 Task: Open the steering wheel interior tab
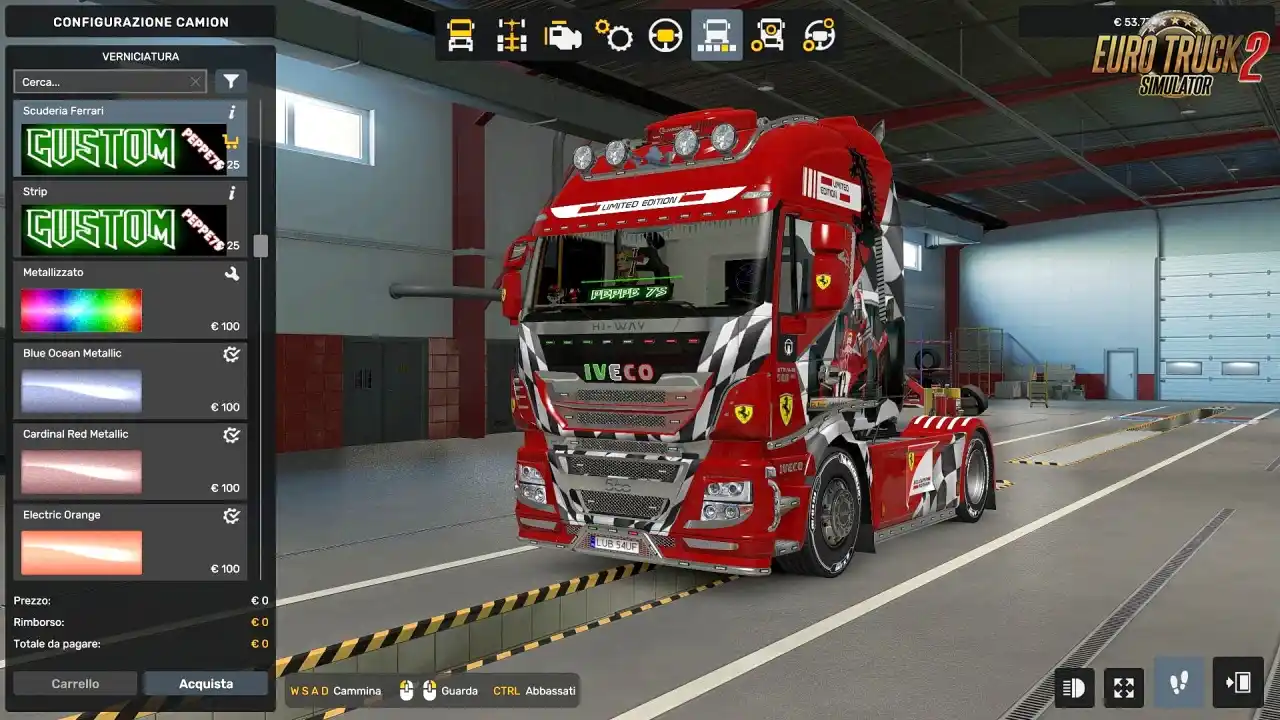click(665, 36)
